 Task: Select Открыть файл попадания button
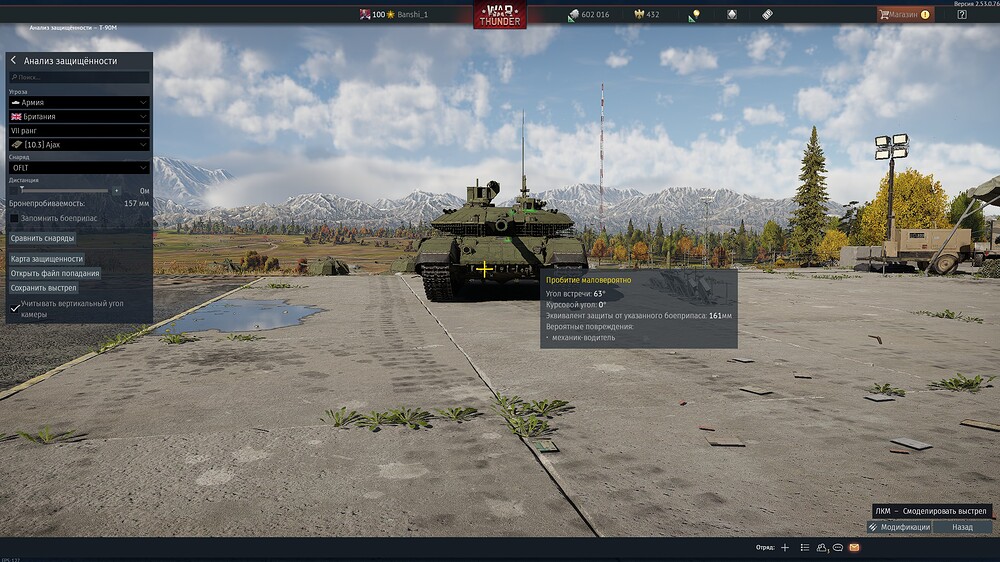pyautogui.click(x=55, y=273)
